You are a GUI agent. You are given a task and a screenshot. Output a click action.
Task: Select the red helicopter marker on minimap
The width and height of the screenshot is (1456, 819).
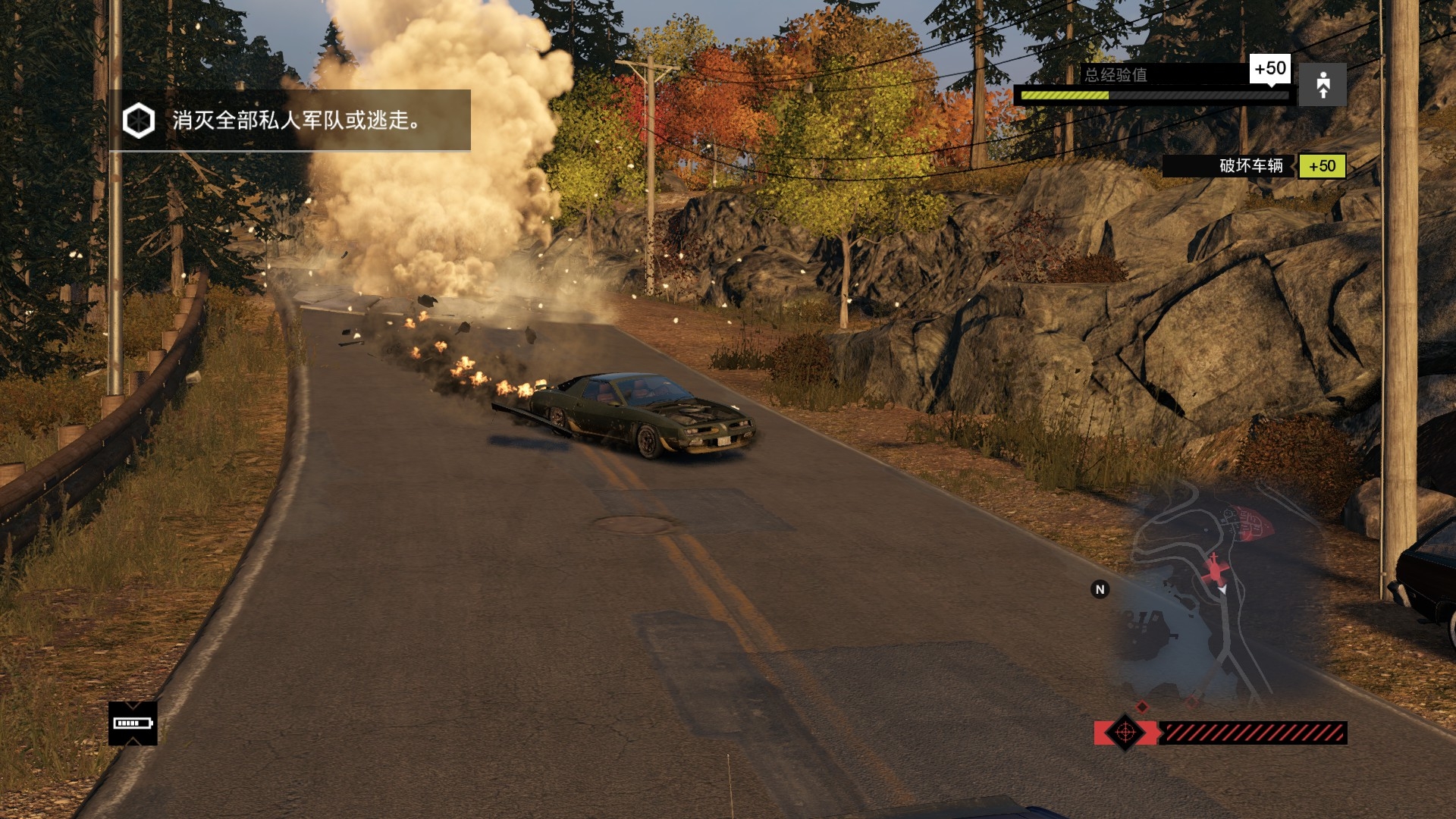[1215, 570]
